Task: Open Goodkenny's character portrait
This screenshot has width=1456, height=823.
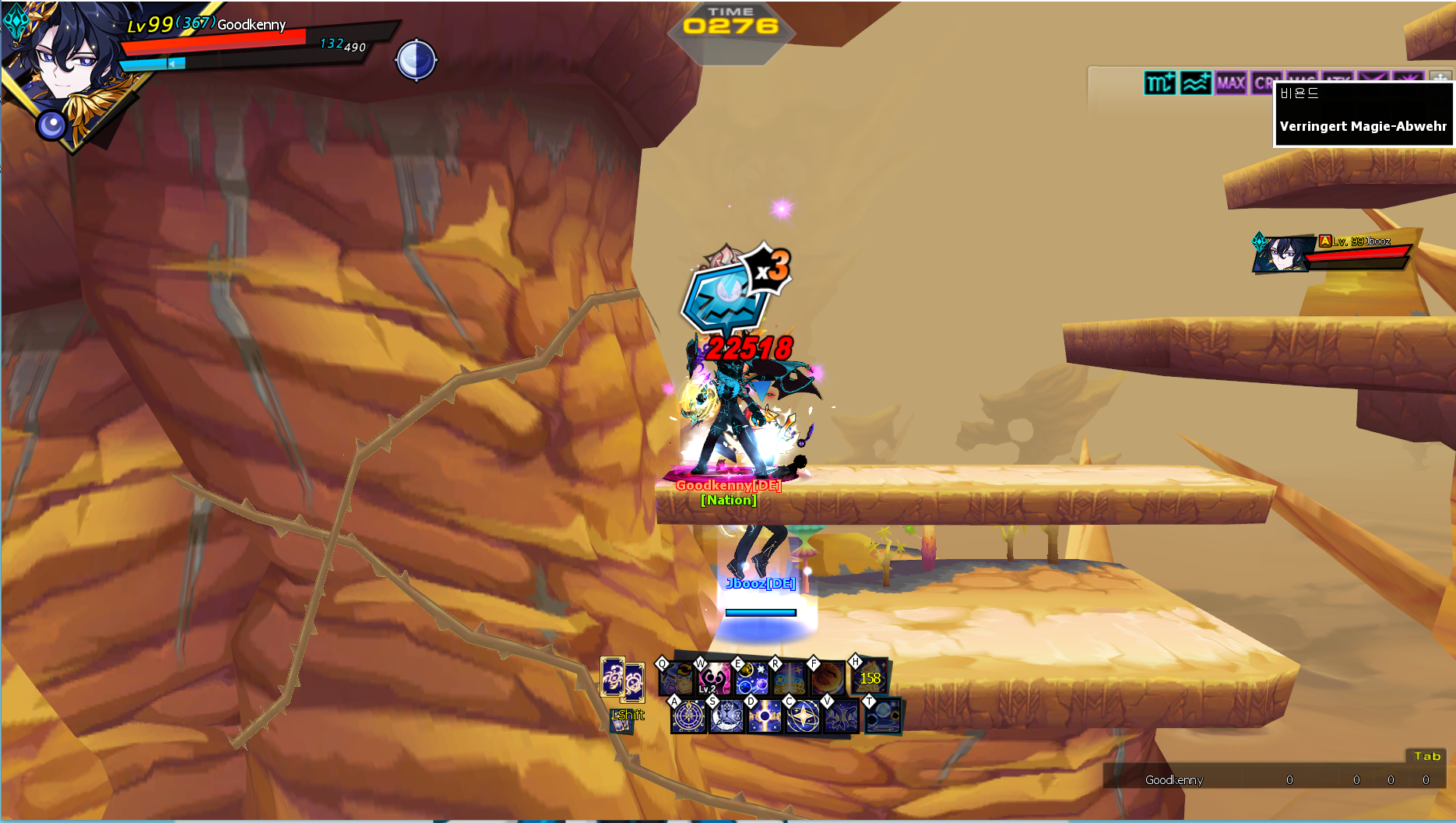Action: click(x=58, y=66)
